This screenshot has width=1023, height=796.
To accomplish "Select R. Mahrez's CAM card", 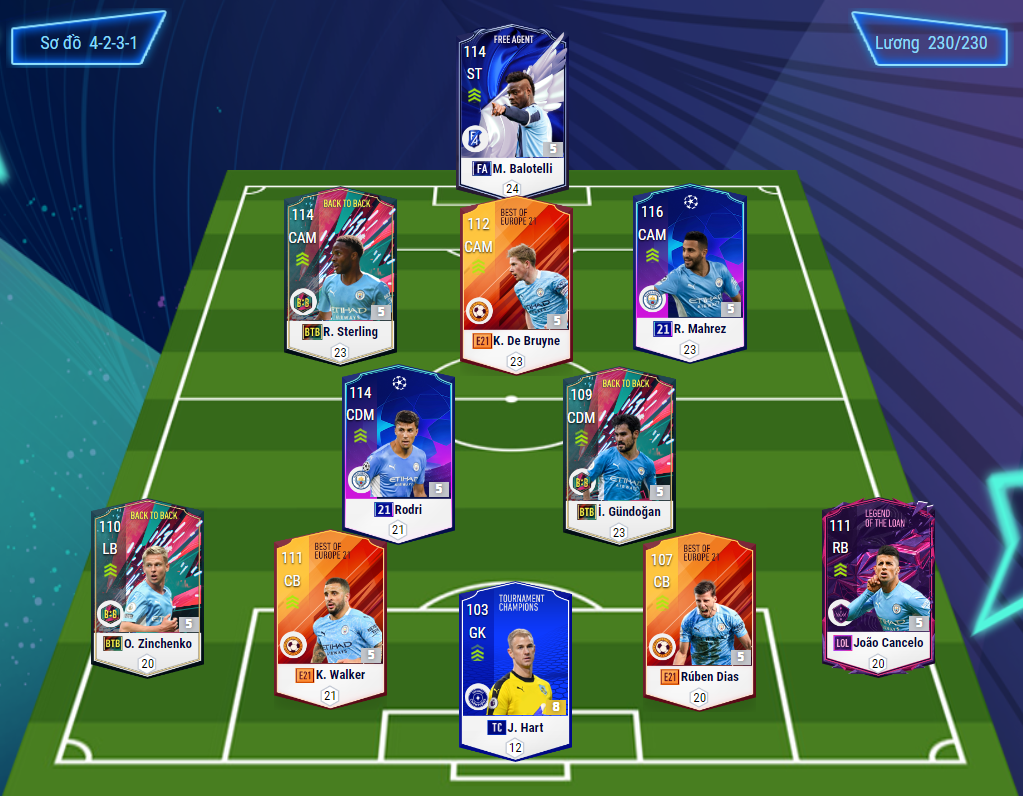I will click(x=689, y=267).
